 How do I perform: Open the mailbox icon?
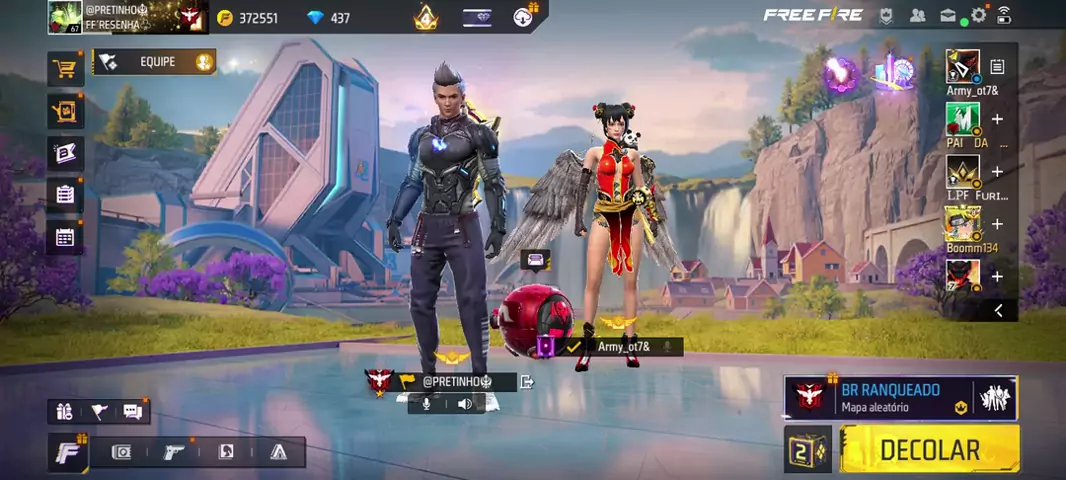[947, 15]
